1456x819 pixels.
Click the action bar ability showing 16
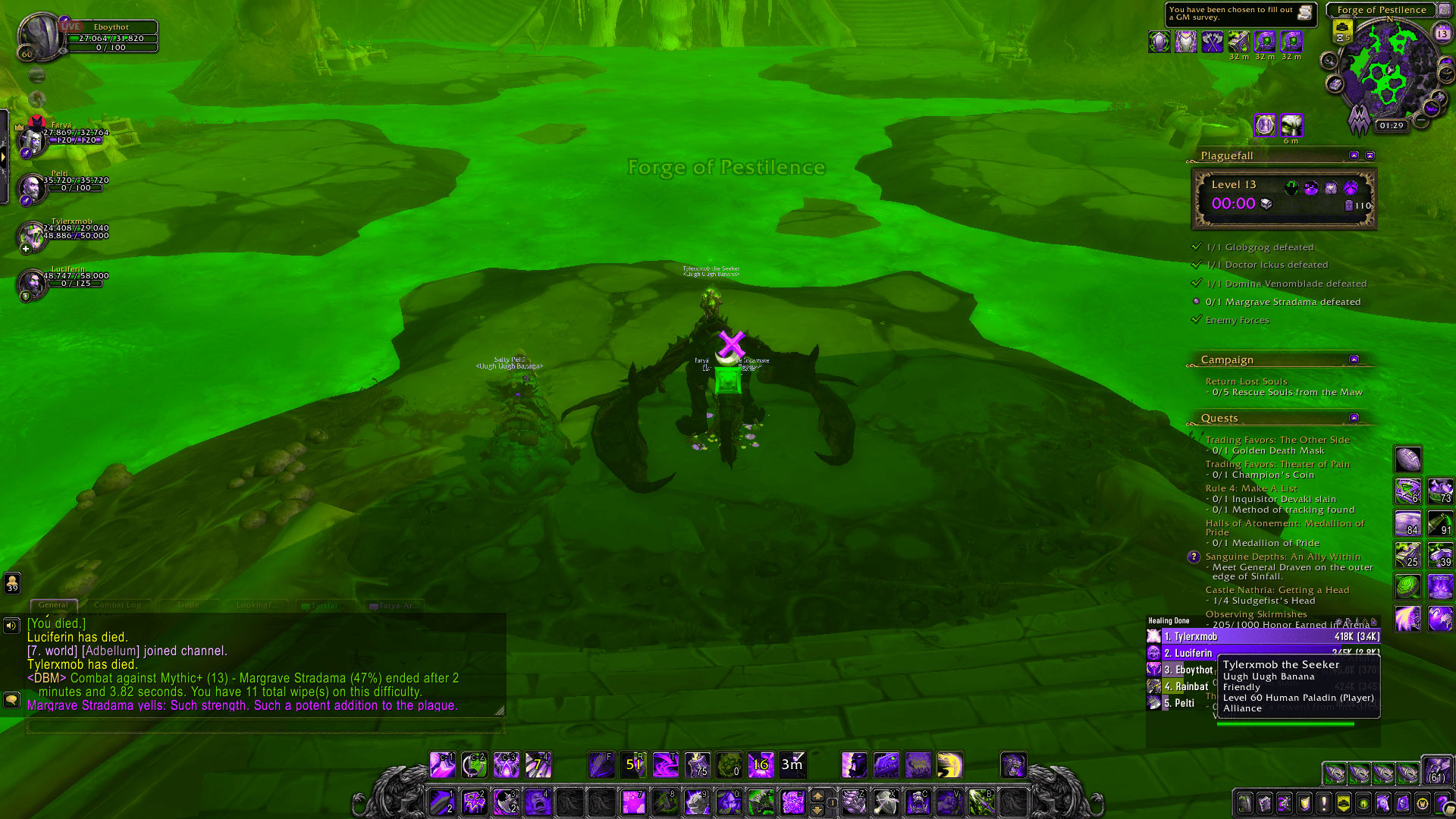pos(761,766)
